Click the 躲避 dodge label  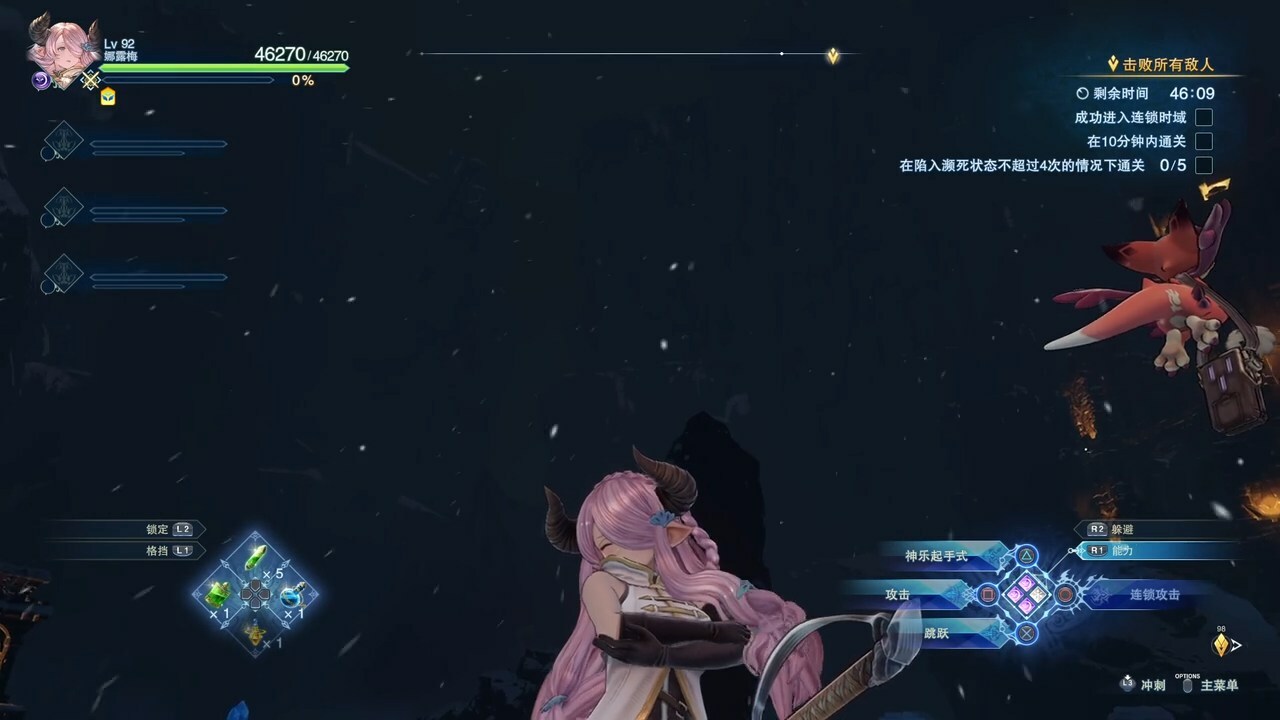point(1122,529)
